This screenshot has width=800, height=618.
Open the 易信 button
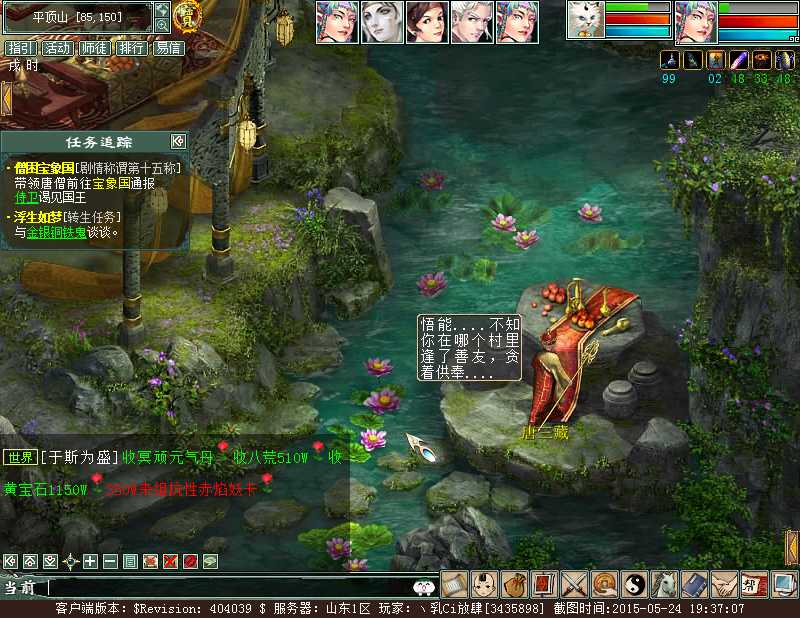169,48
